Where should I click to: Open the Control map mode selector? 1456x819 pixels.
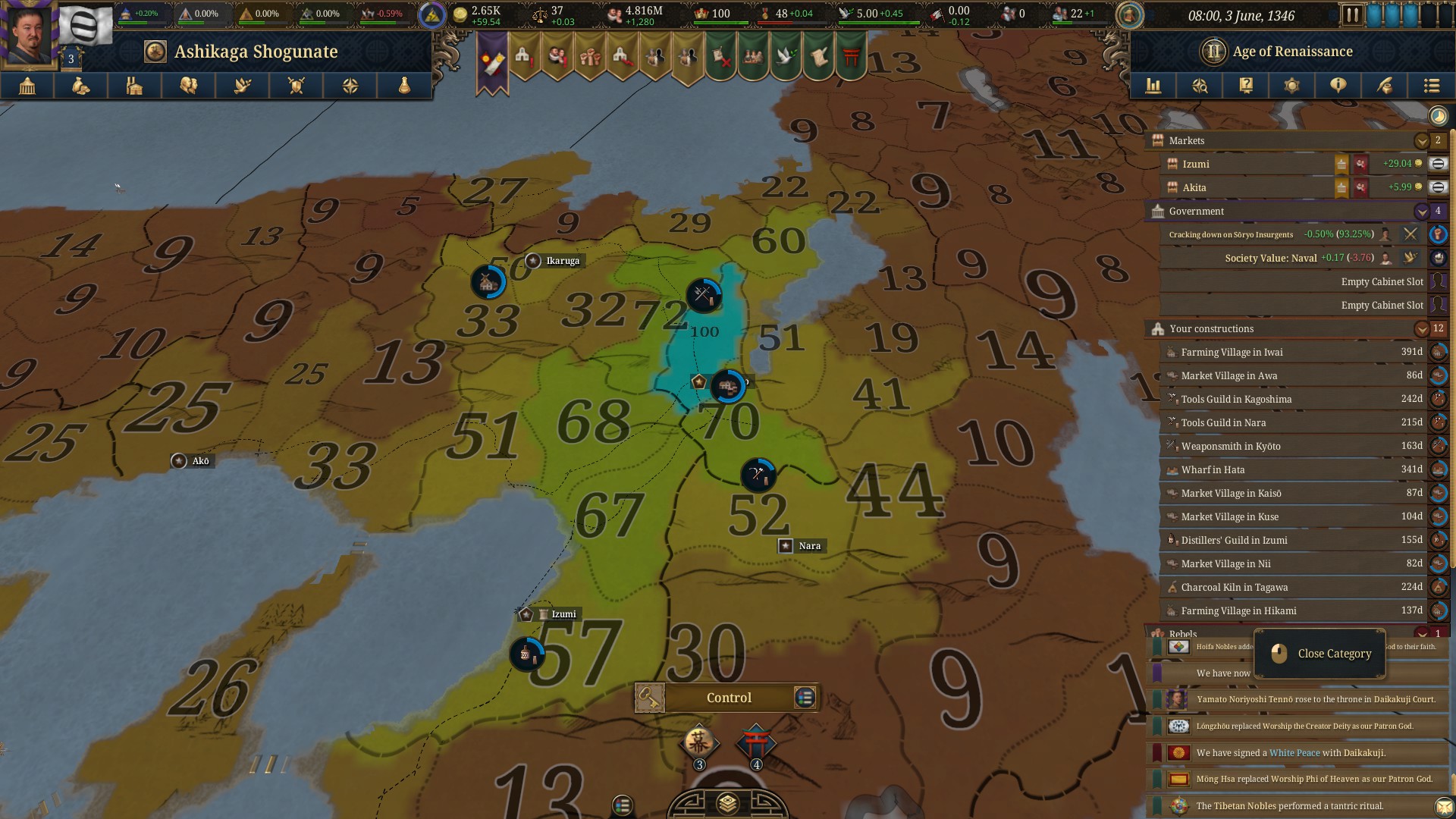(x=728, y=698)
